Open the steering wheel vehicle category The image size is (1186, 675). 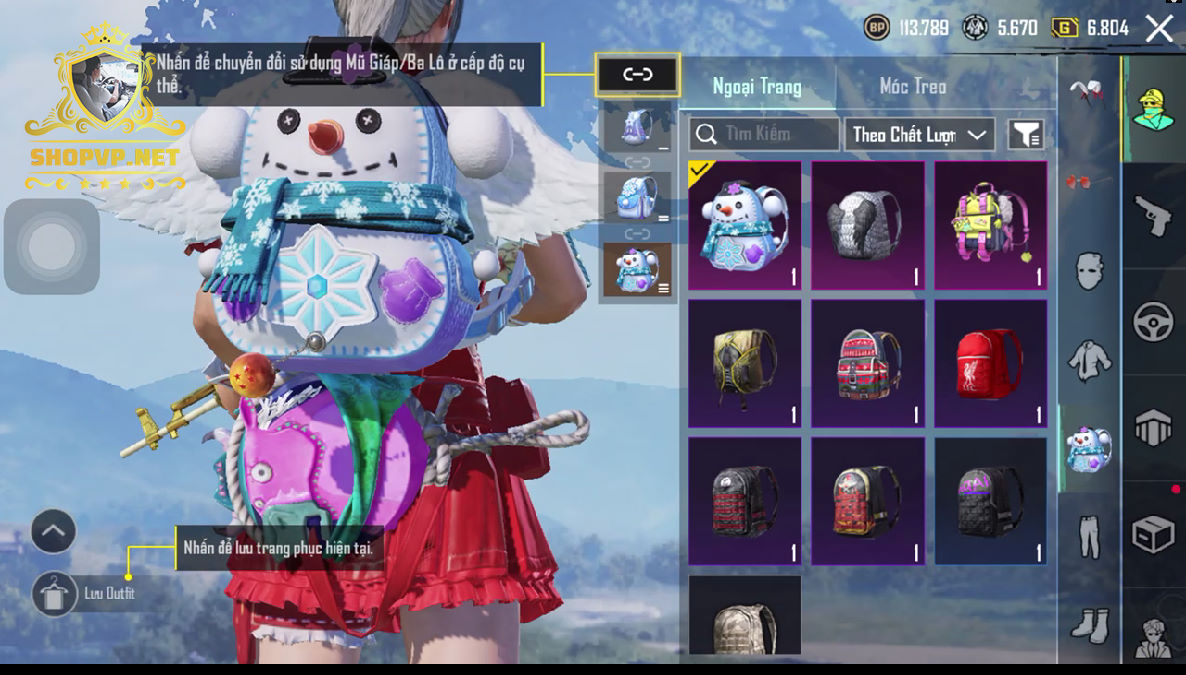(1153, 322)
